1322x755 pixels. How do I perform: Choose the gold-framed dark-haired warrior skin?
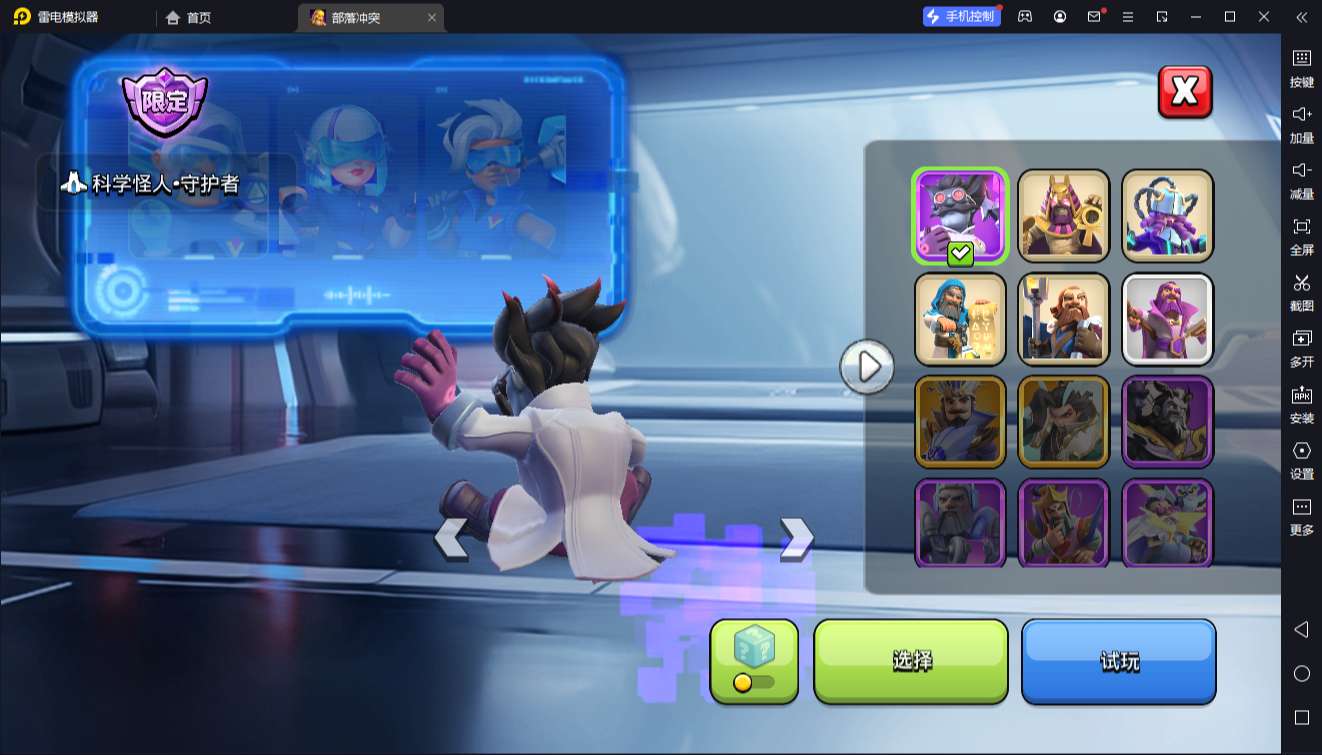coord(1064,422)
